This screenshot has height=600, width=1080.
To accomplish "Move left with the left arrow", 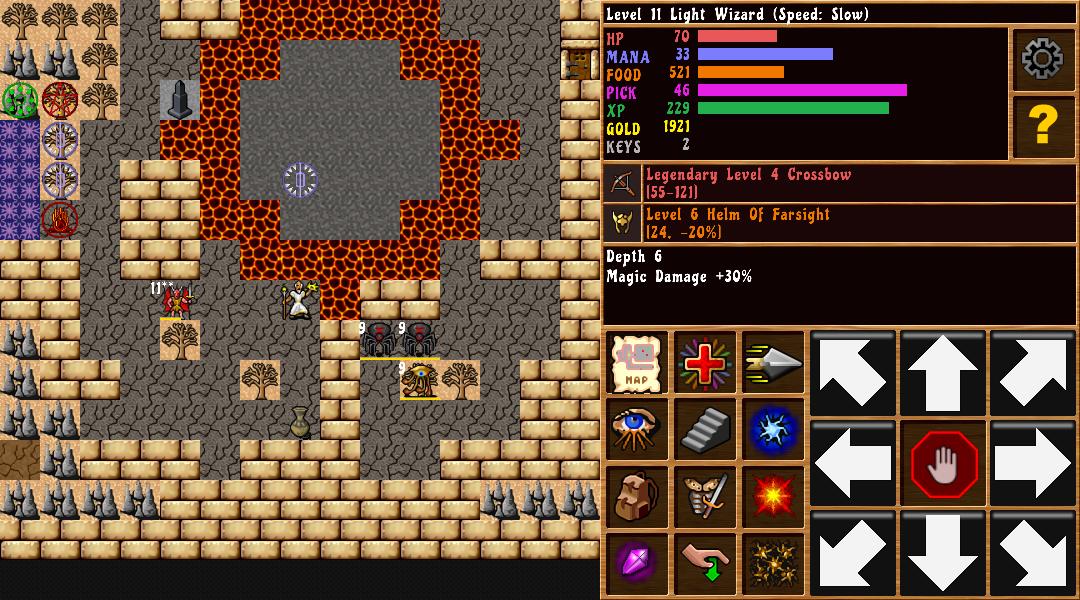I will pyautogui.click(x=853, y=464).
